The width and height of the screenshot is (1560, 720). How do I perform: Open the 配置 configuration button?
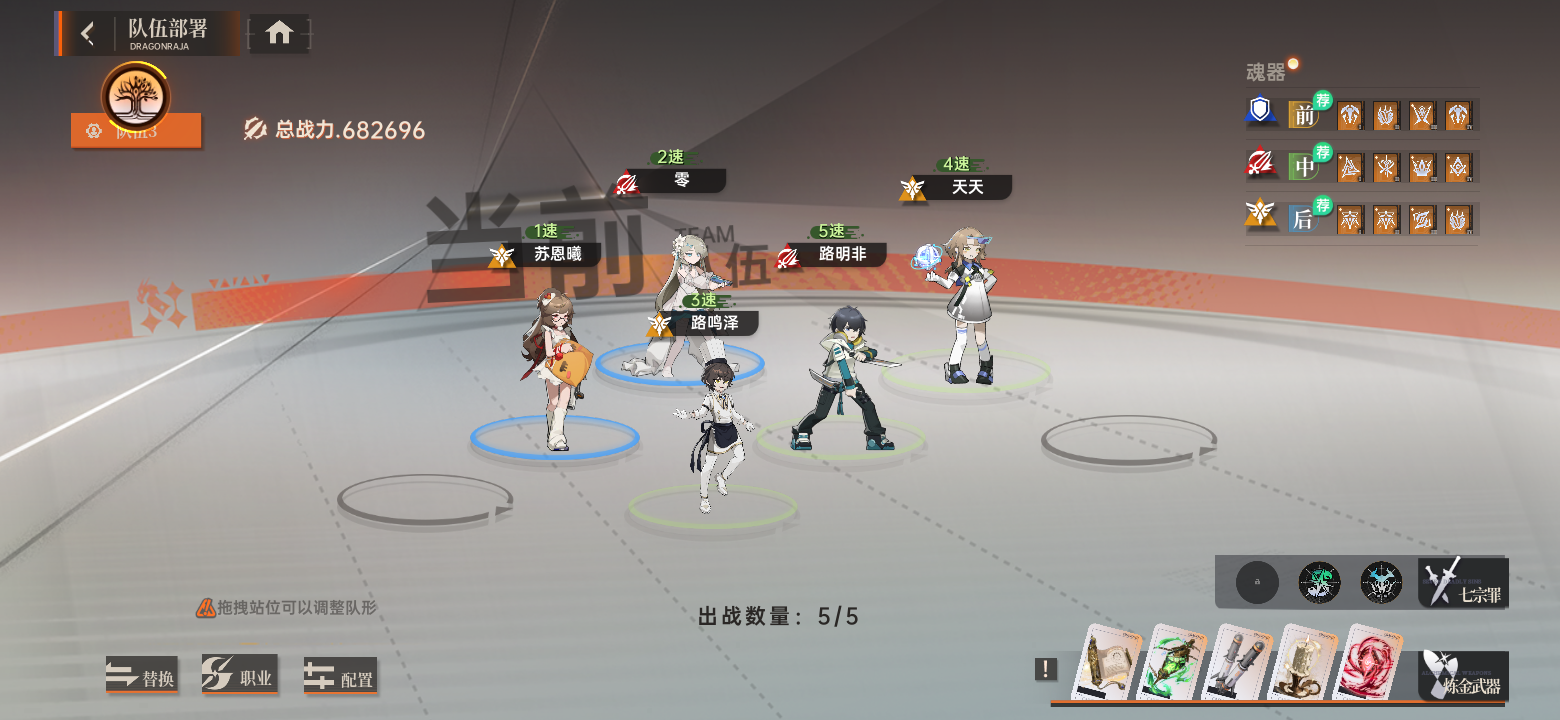[x=340, y=677]
